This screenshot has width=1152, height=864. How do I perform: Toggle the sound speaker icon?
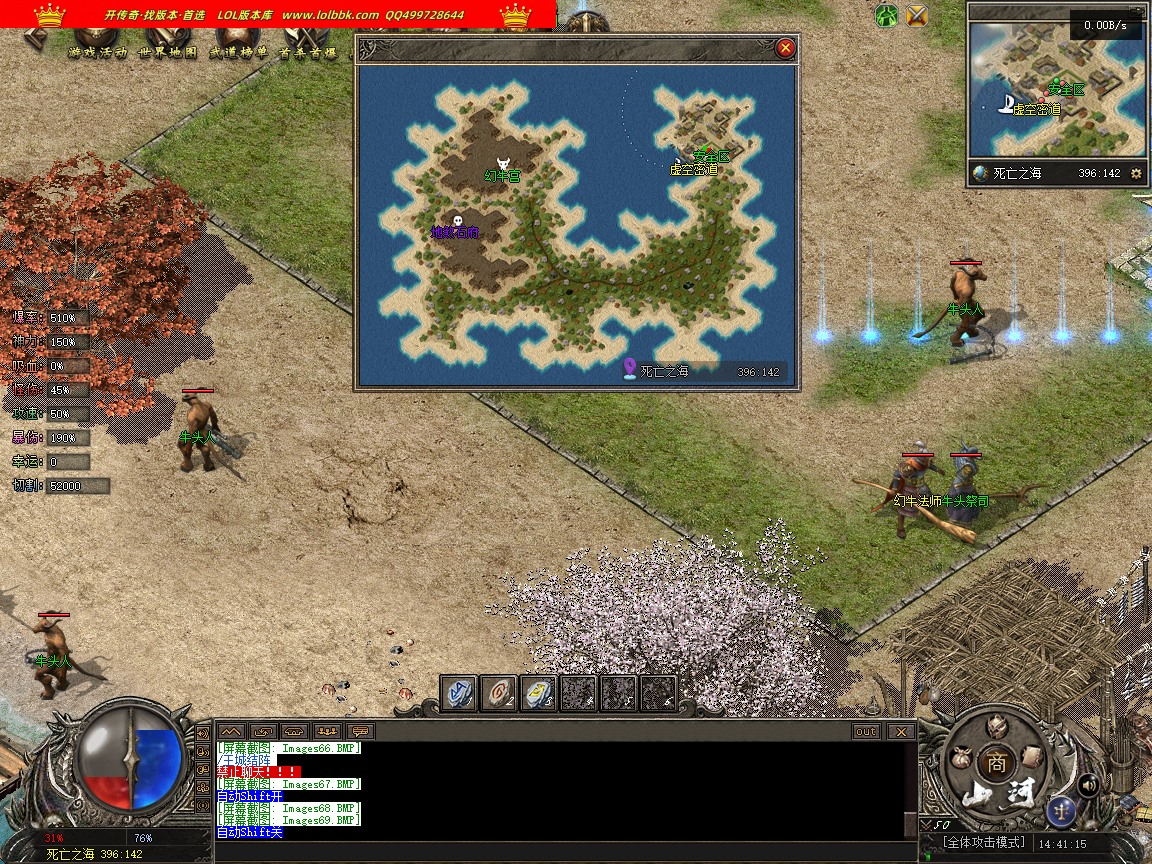(x=1089, y=785)
